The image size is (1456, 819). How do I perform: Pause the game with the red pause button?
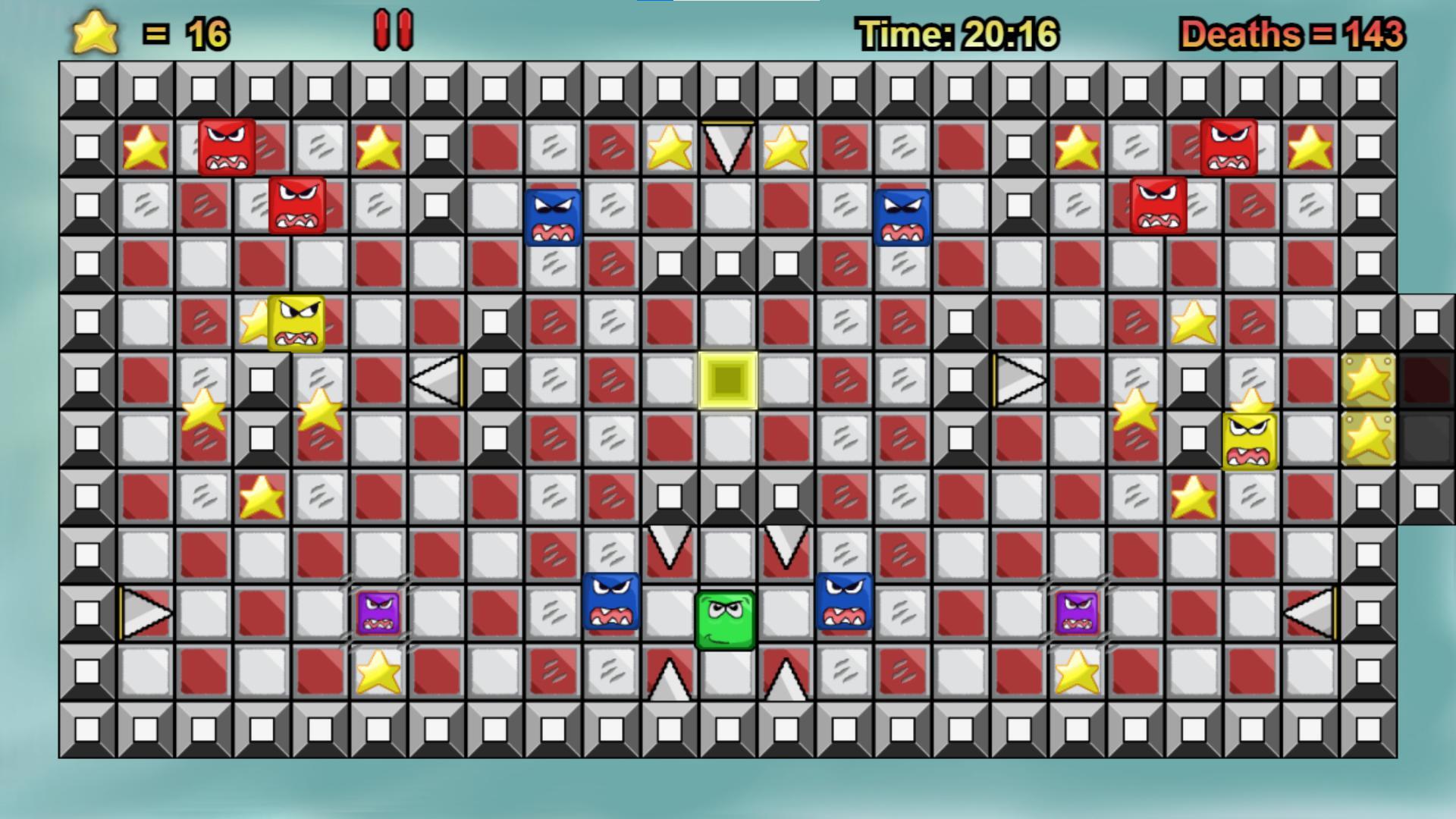click(x=394, y=30)
